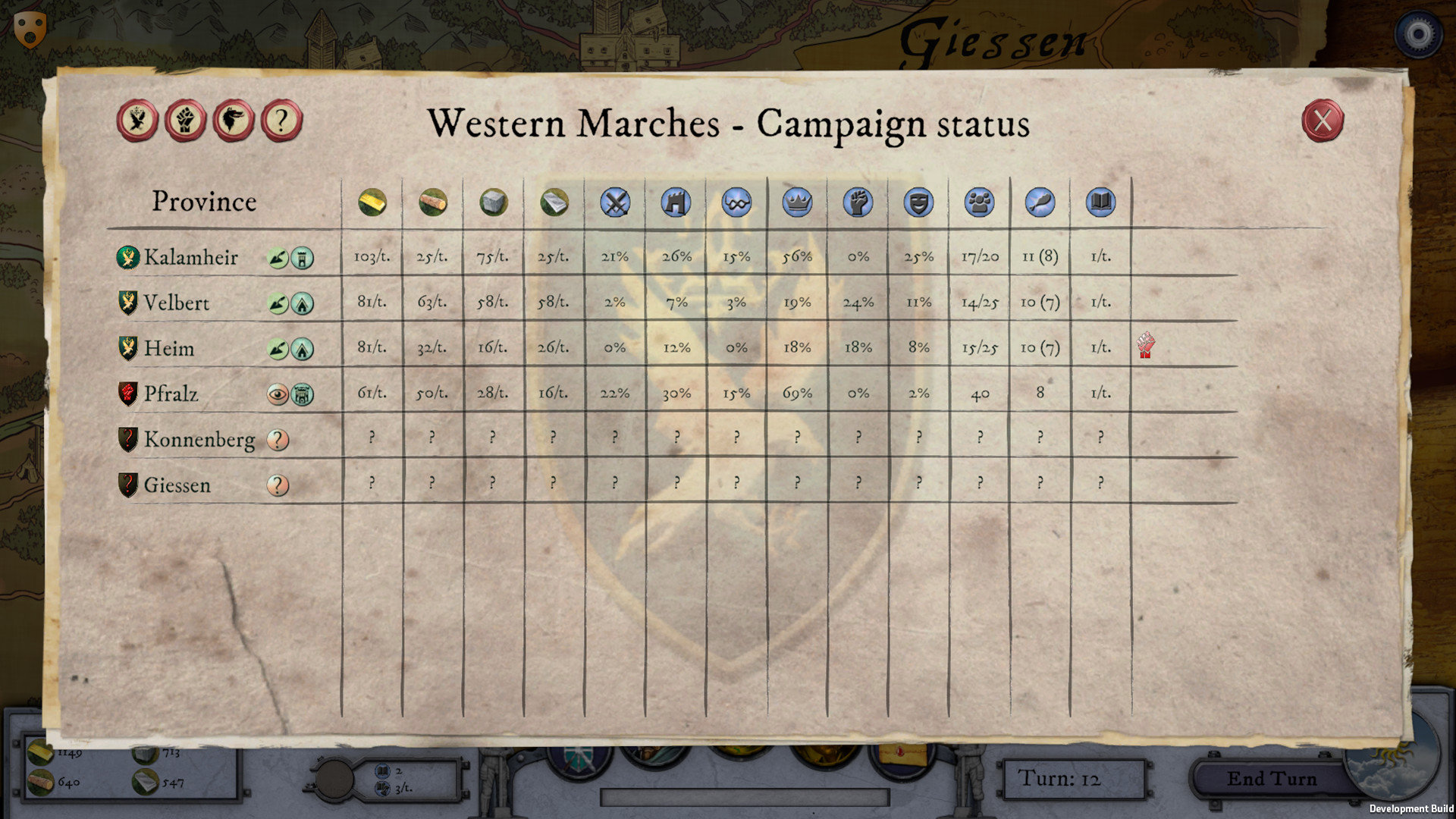Click the red wax close seal
Screen dimensions: 1456x819
click(1323, 121)
